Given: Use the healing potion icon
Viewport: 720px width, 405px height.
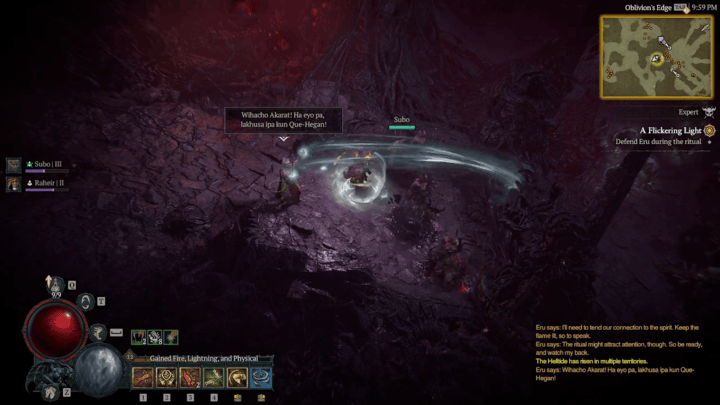Looking at the screenshot, I should (x=58, y=285).
